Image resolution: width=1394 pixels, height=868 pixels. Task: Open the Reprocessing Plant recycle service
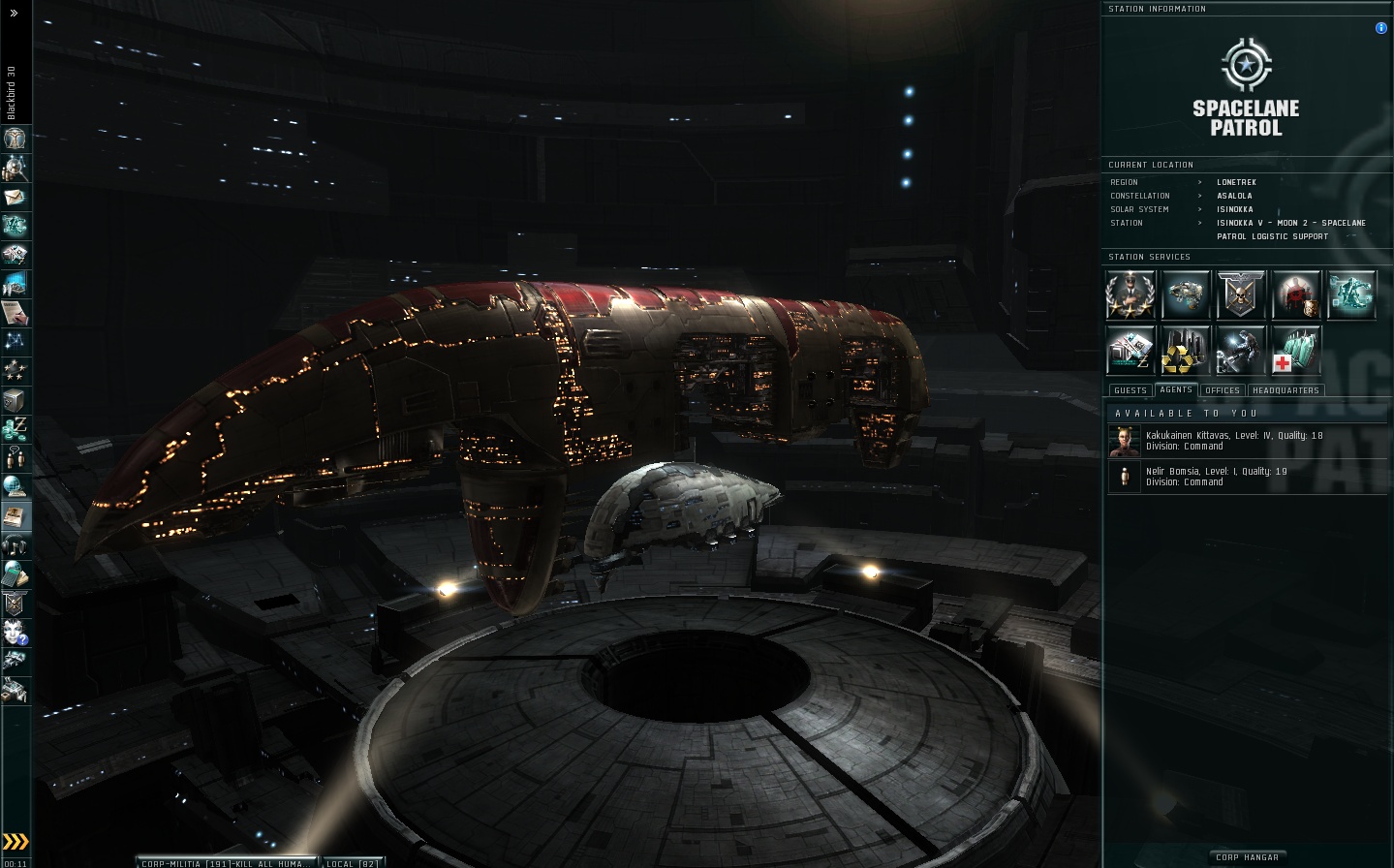click(1186, 350)
